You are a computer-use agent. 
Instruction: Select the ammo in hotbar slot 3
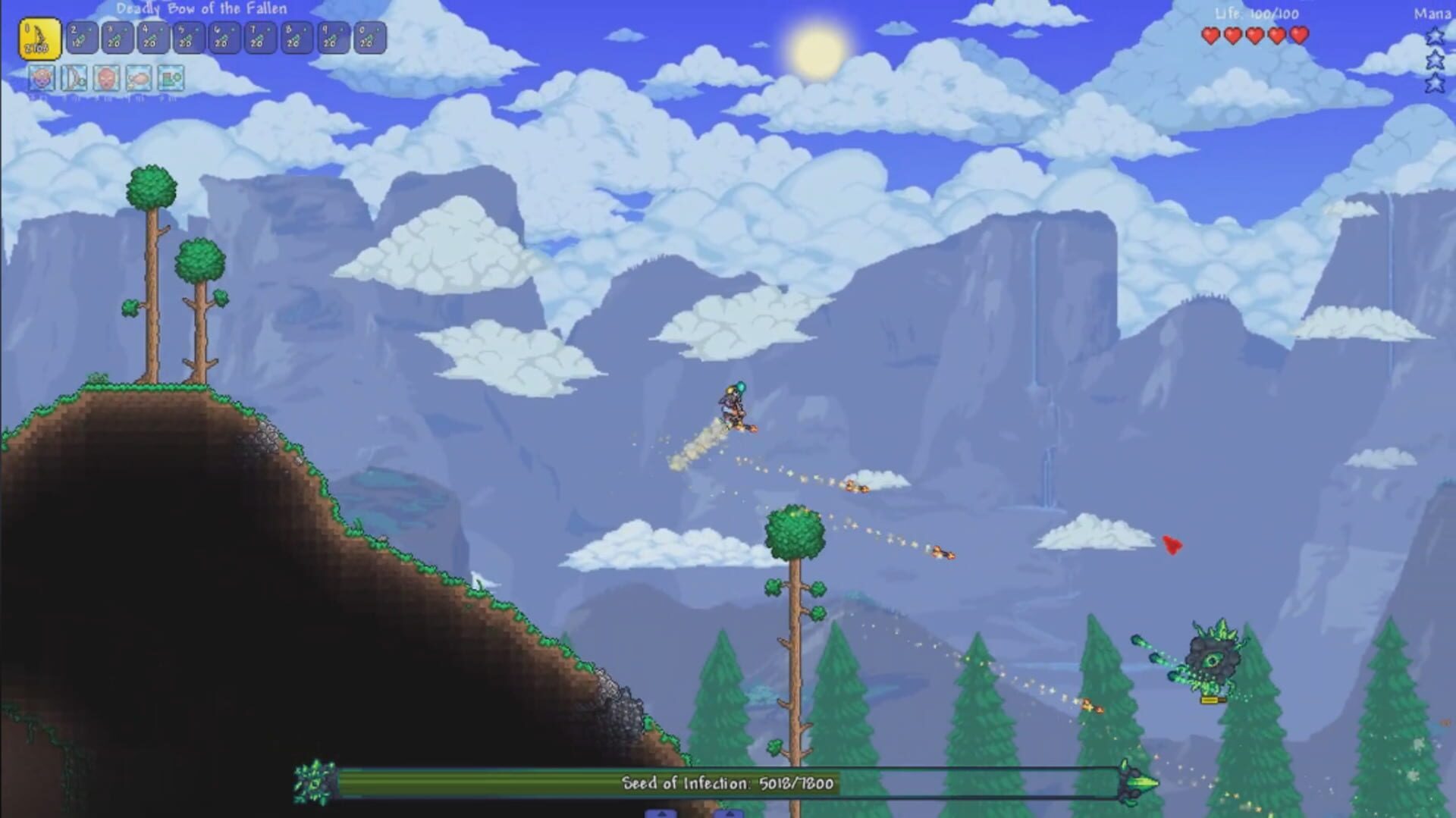(x=116, y=35)
